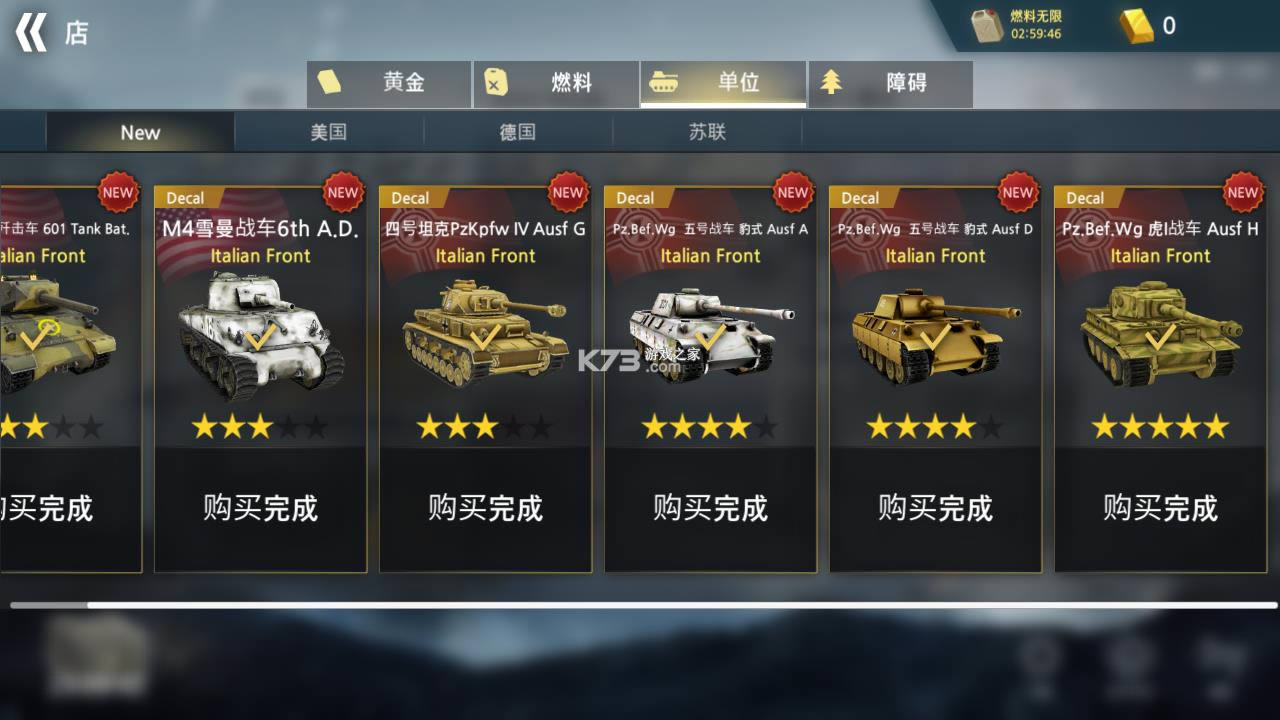Click the NEW badge on the Tiger I card
Image resolution: width=1280 pixels, height=720 pixels.
(x=1242, y=192)
